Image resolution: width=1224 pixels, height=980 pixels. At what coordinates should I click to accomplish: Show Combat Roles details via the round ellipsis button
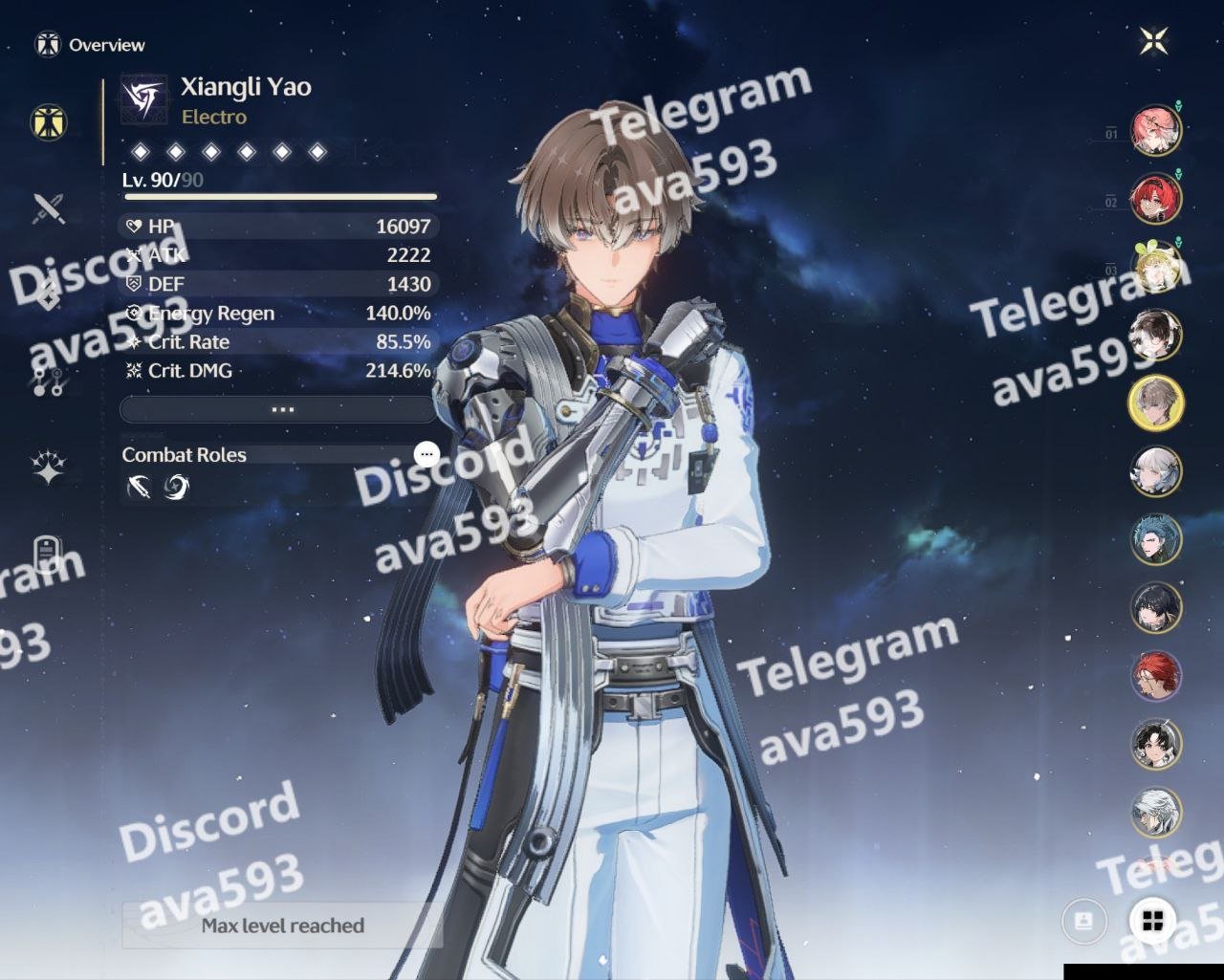click(426, 454)
